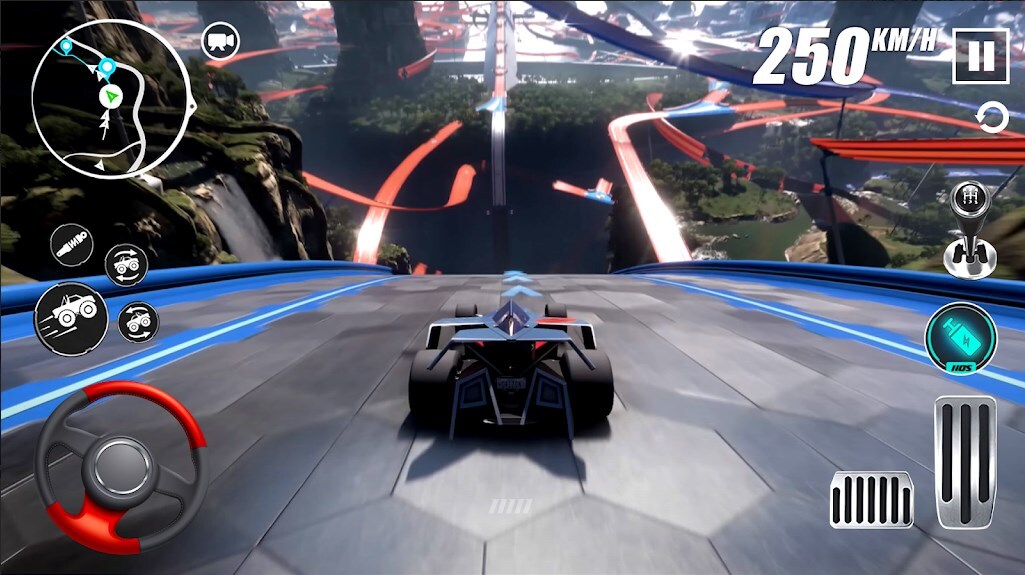Rotate the car counterclockwise in air

point(138,322)
